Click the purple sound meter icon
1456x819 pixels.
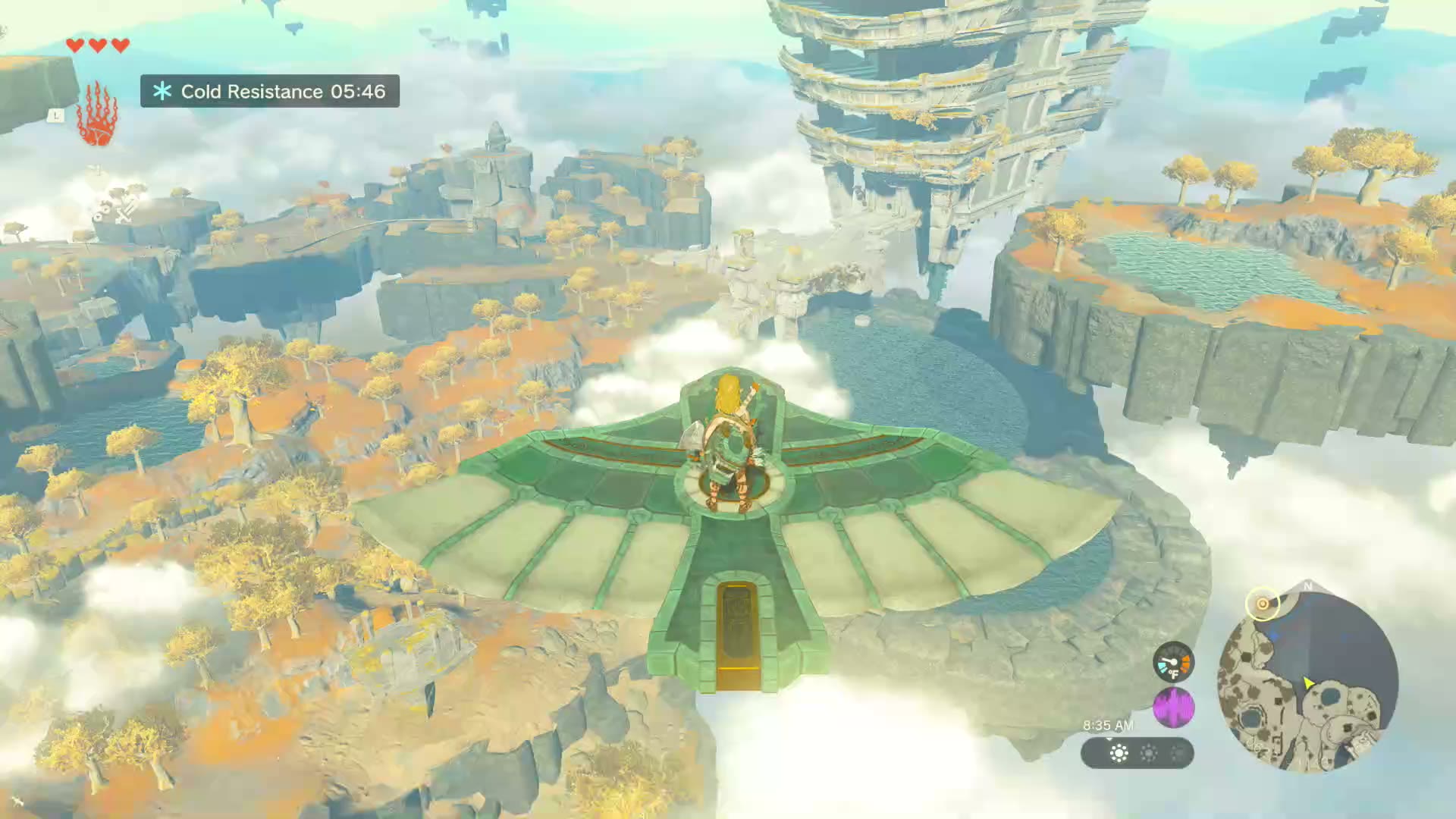click(x=1173, y=708)
